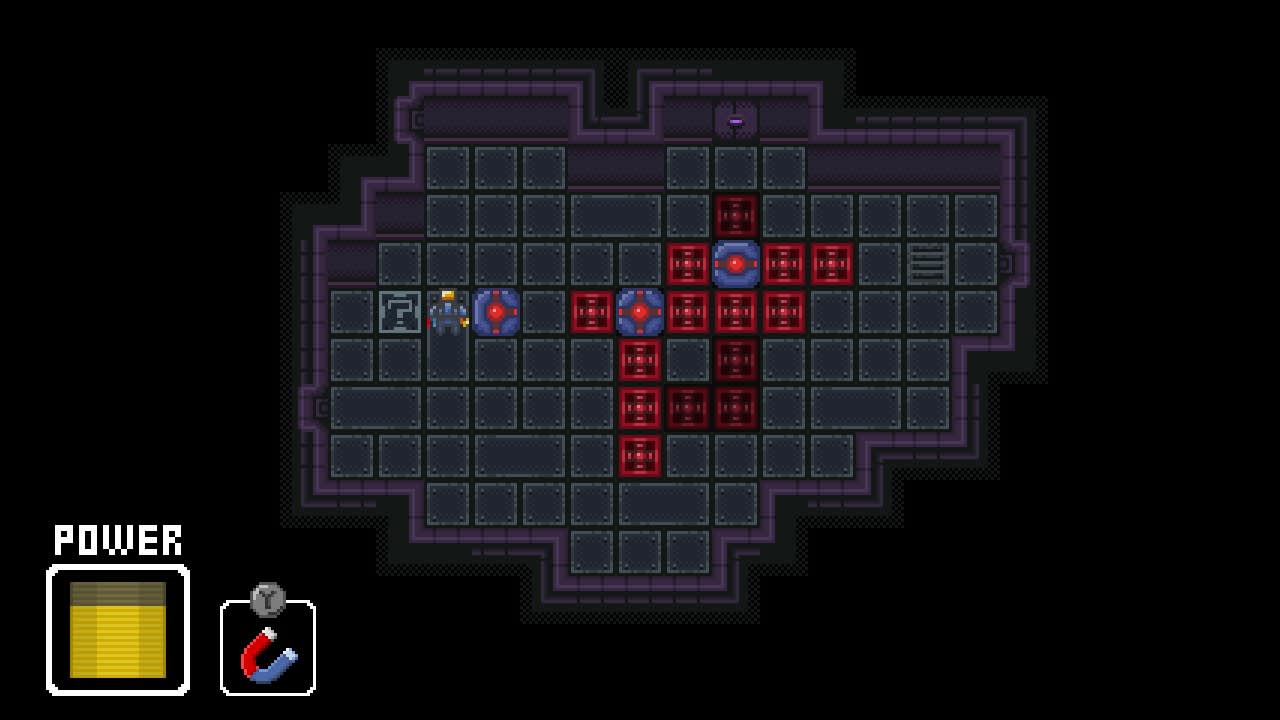
Task: Click the rightmost red tile of the upper row
Action: pos(833,264)
